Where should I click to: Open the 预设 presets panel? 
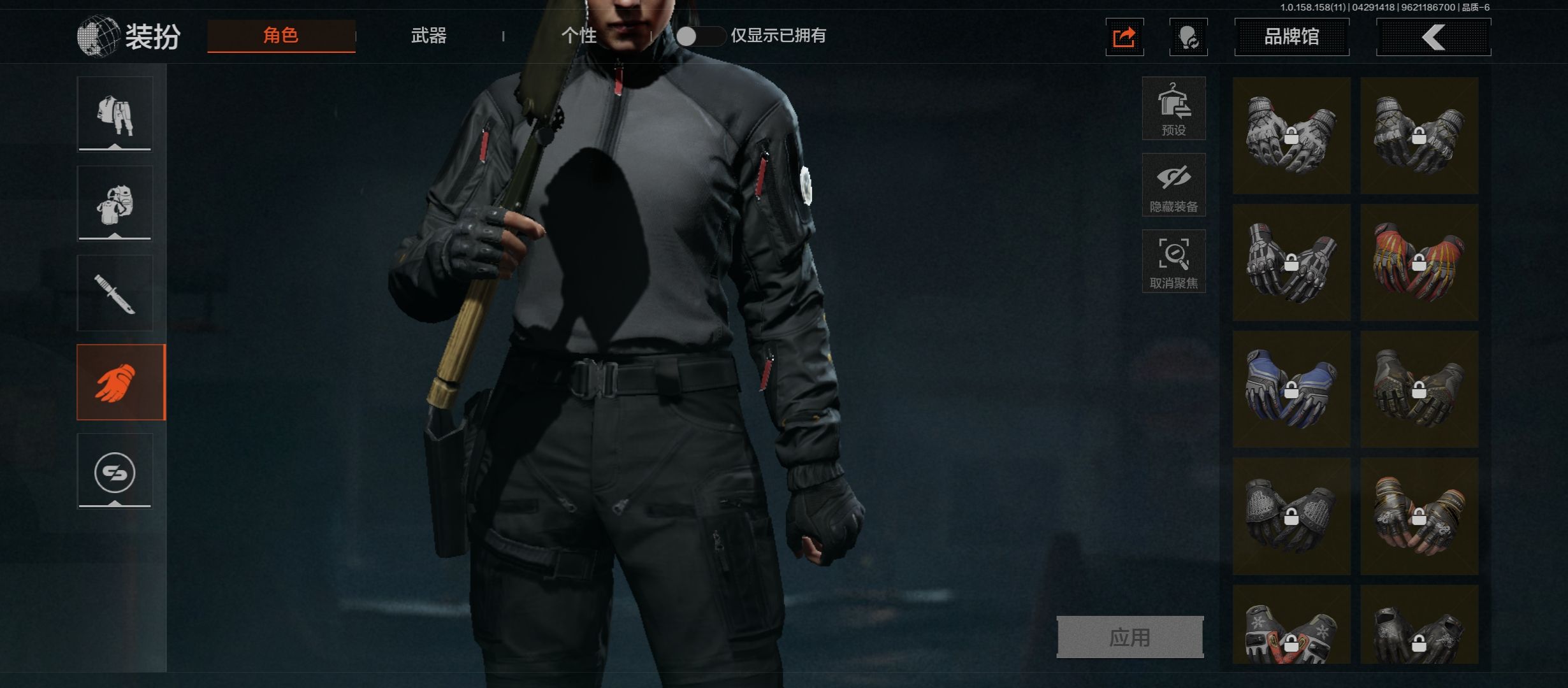pos(1173,108)
